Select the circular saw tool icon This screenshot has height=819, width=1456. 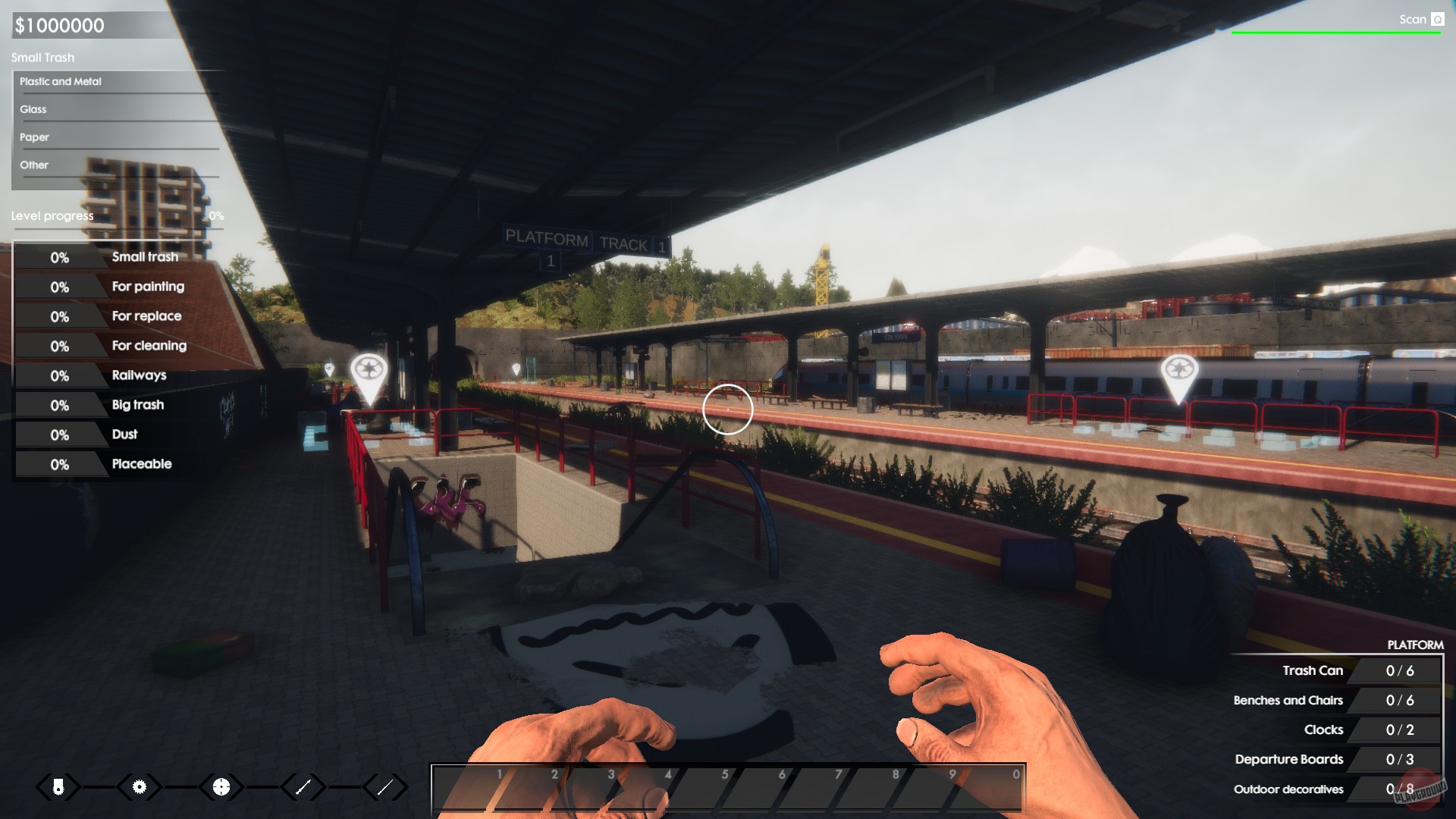pos(139,787)
